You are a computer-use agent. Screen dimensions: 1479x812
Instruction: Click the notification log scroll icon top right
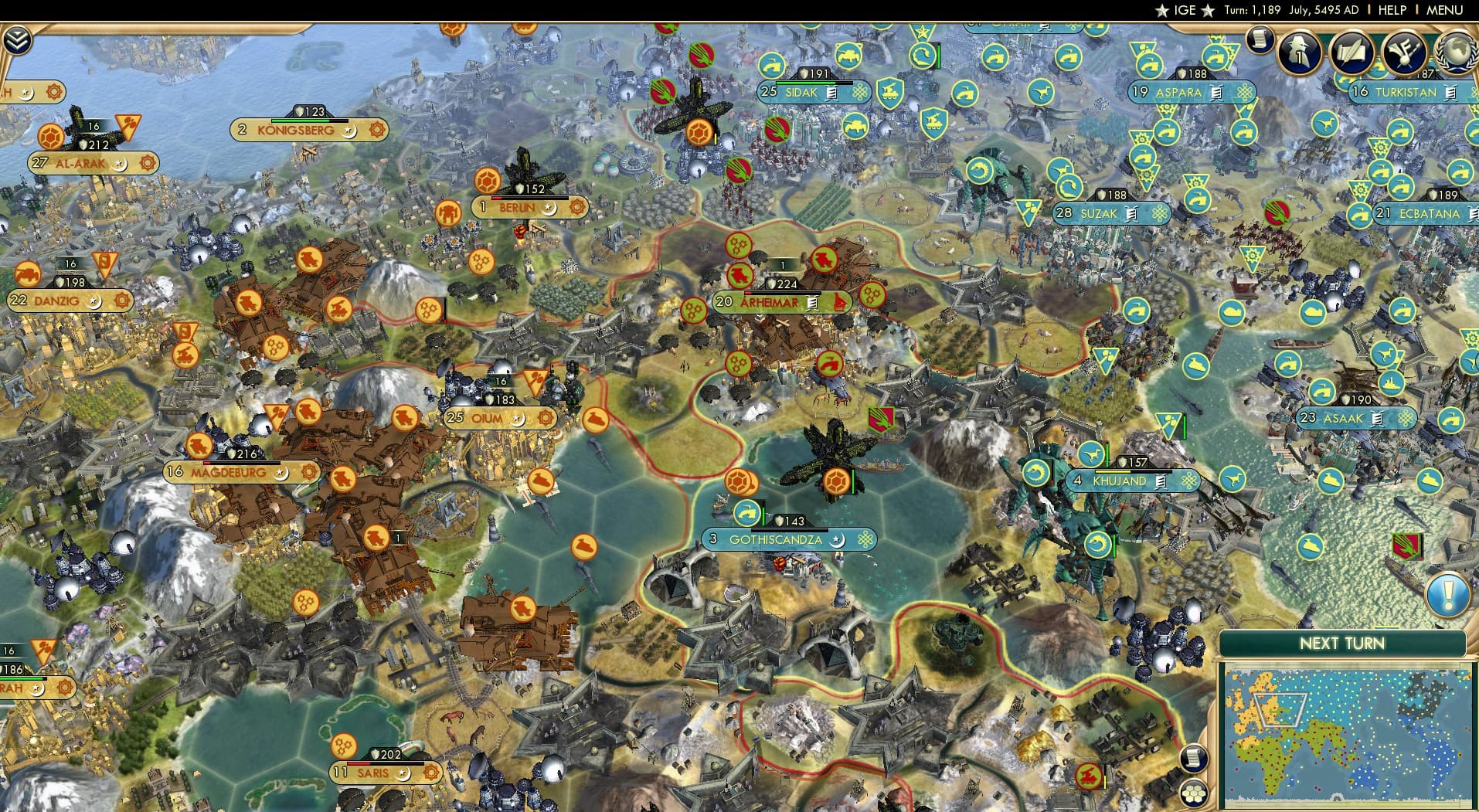pyautogui.click(x=1260, y=40)
